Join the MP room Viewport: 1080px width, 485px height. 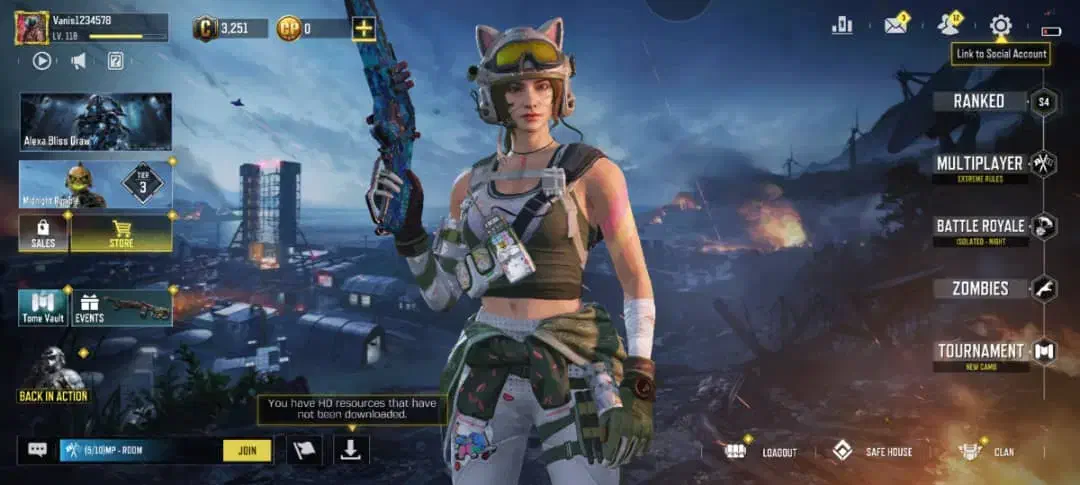[247, 450]
